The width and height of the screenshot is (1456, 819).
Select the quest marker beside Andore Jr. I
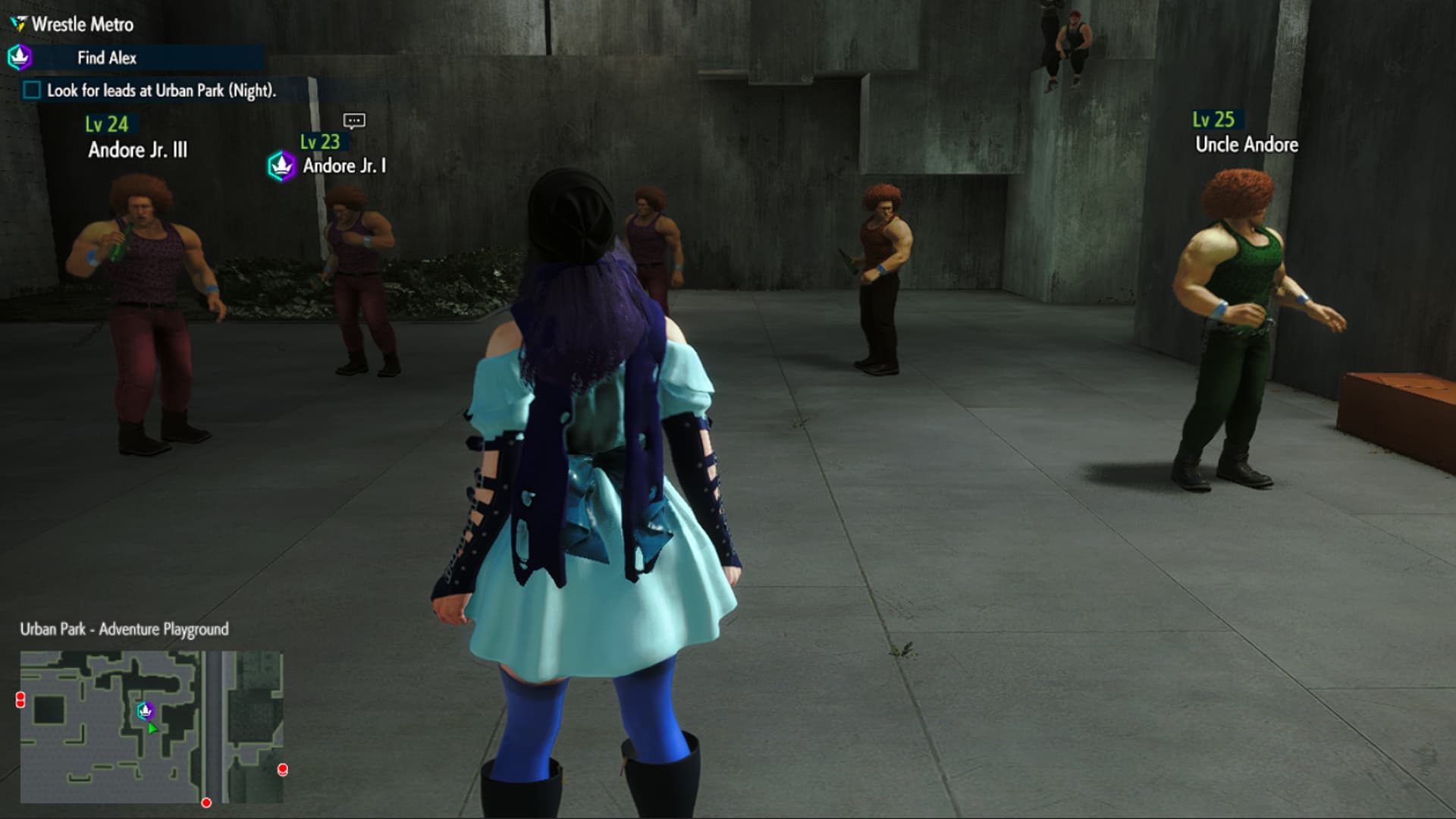pyautogui.click(x=281, y=165)
